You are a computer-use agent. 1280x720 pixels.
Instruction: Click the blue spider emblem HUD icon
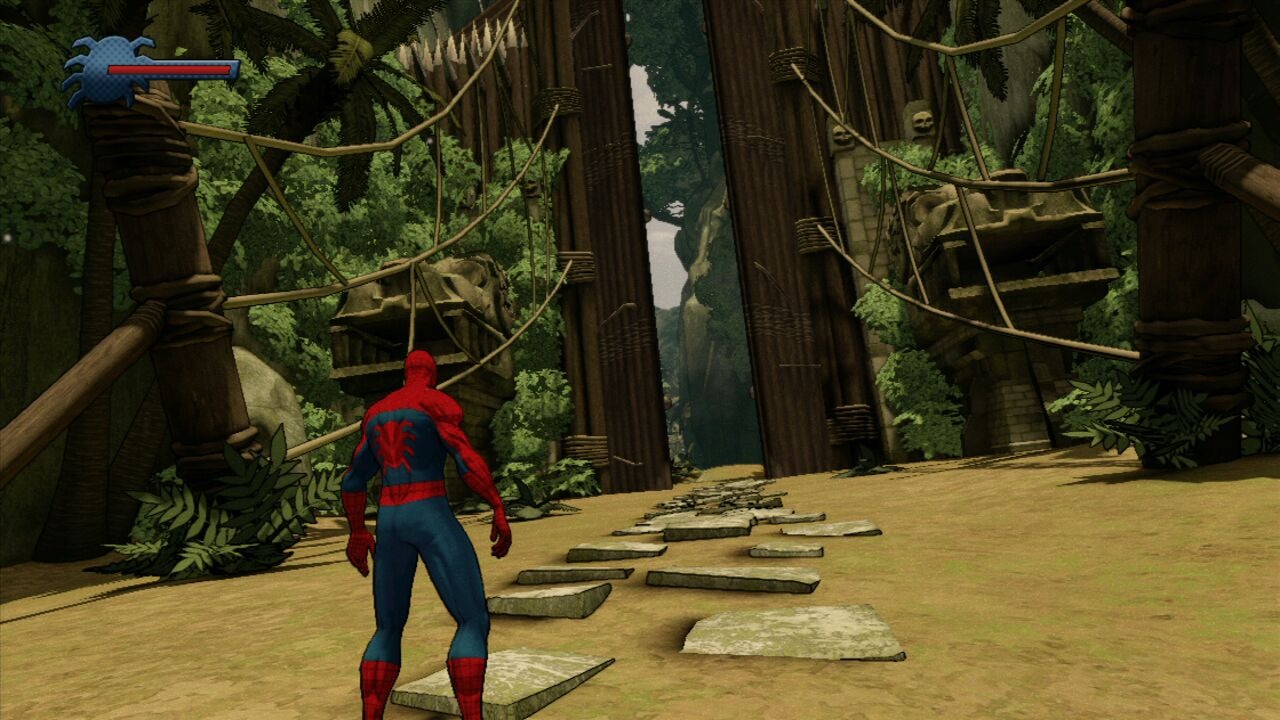point(105,70)
